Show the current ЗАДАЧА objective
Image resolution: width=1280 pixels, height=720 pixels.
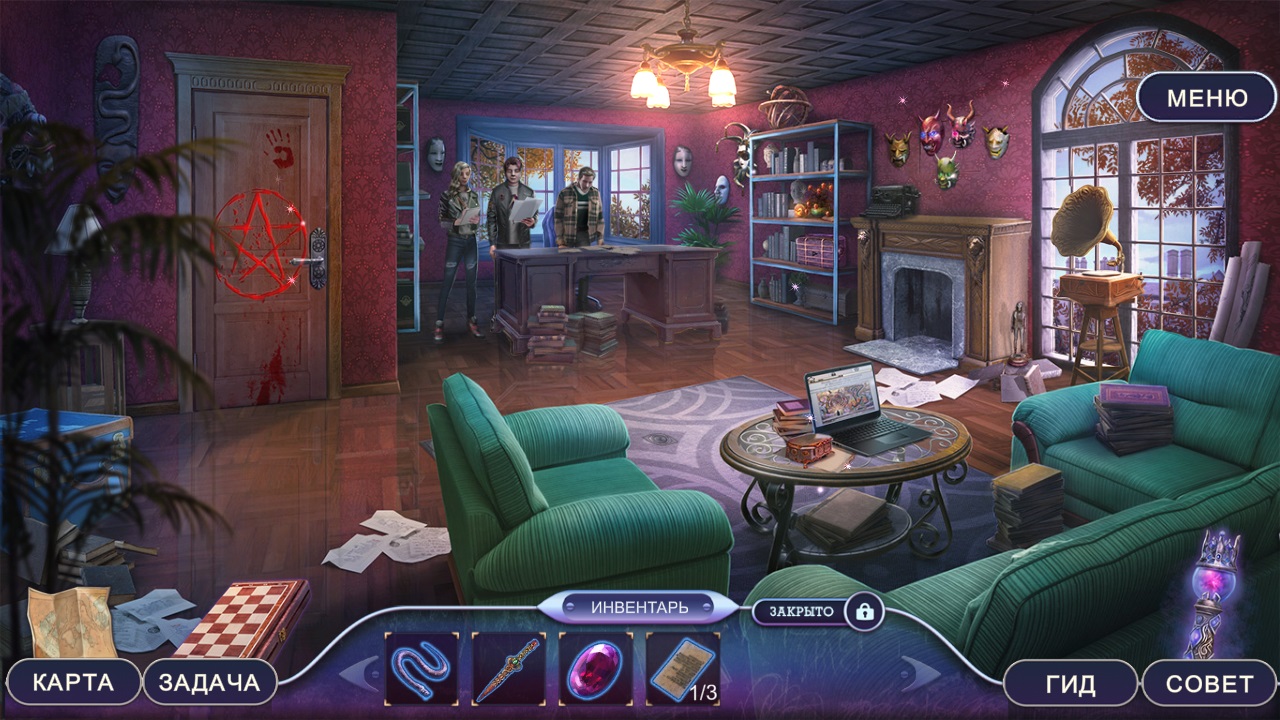pyautogui.click(x=209, y=683)
